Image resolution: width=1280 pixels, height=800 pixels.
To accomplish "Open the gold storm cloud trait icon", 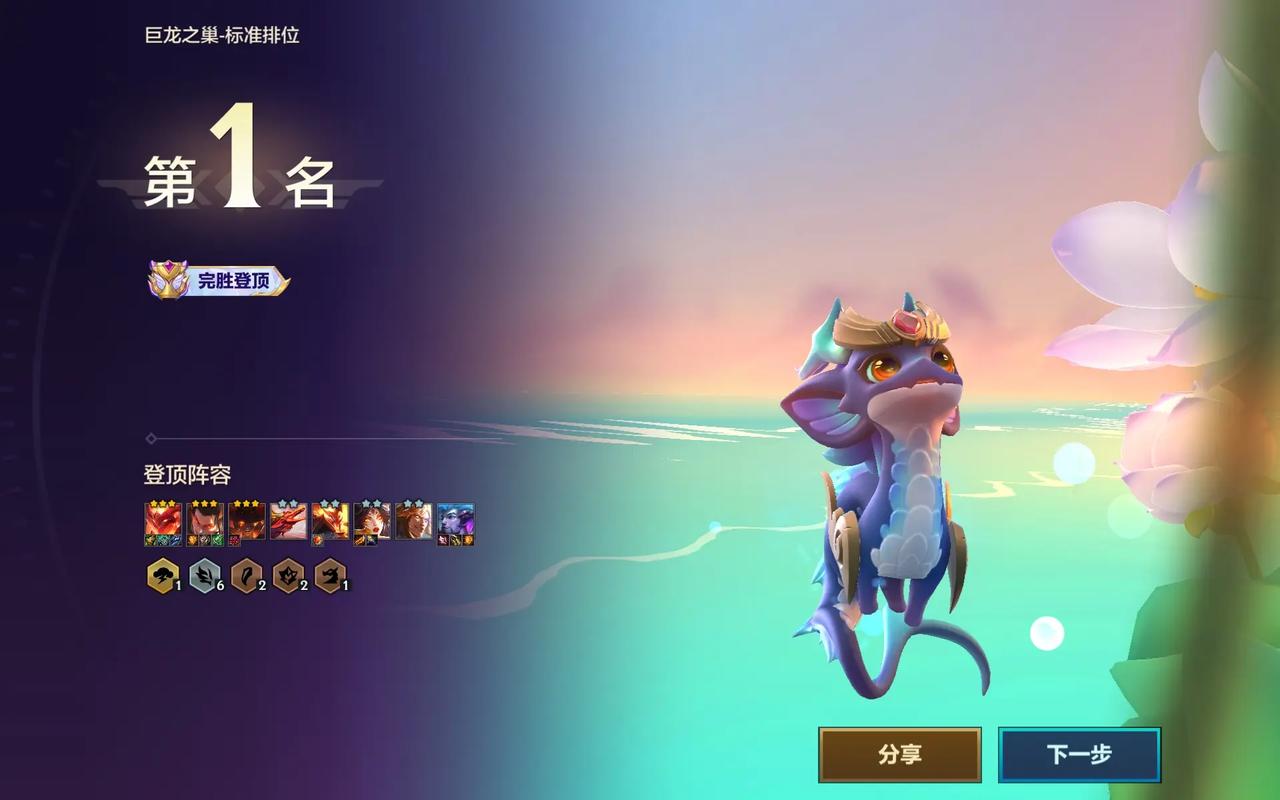I will point(161,576).
